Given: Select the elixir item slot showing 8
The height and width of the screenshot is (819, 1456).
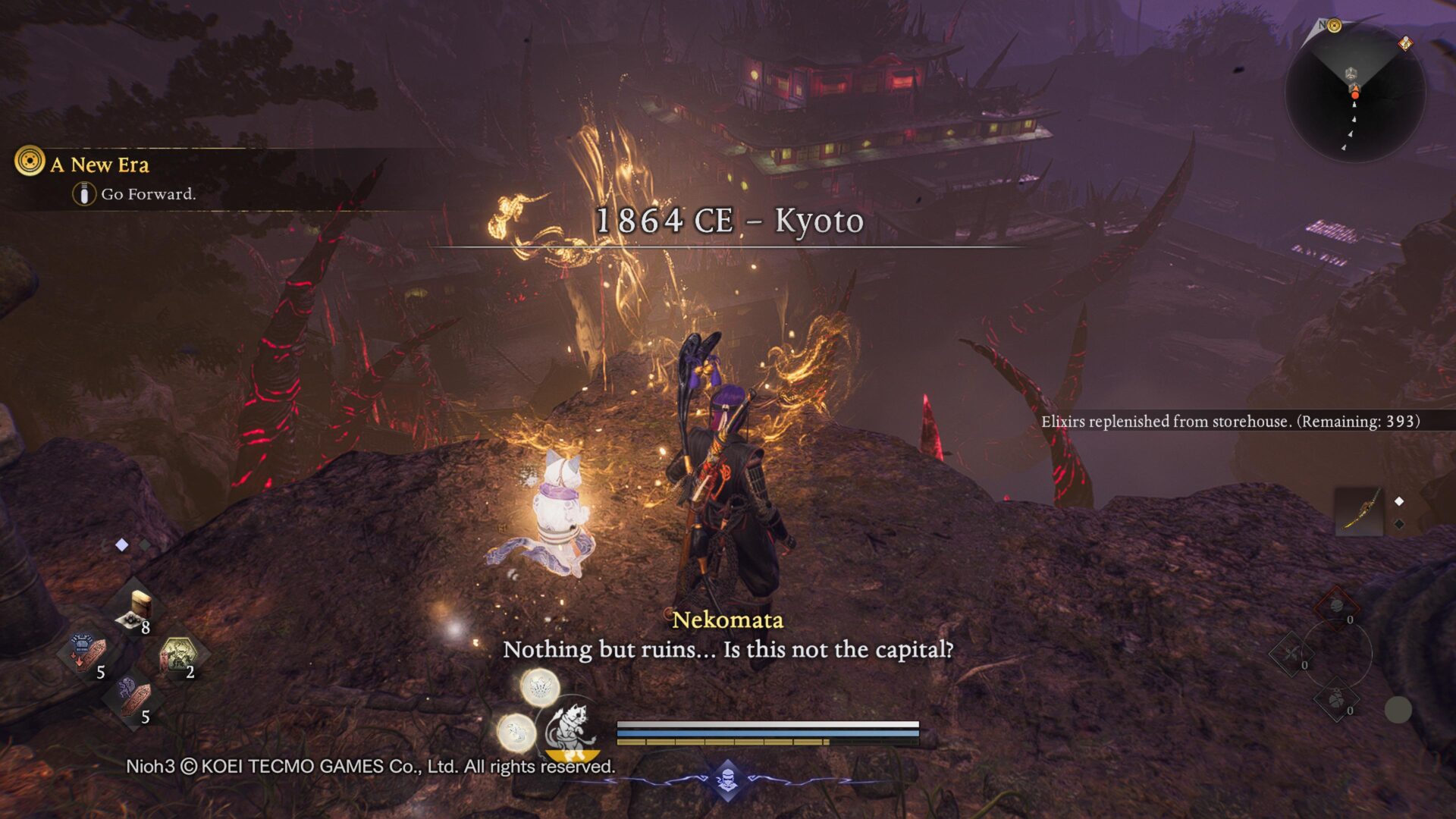Looking at the screenshot, I should [136, 611].
